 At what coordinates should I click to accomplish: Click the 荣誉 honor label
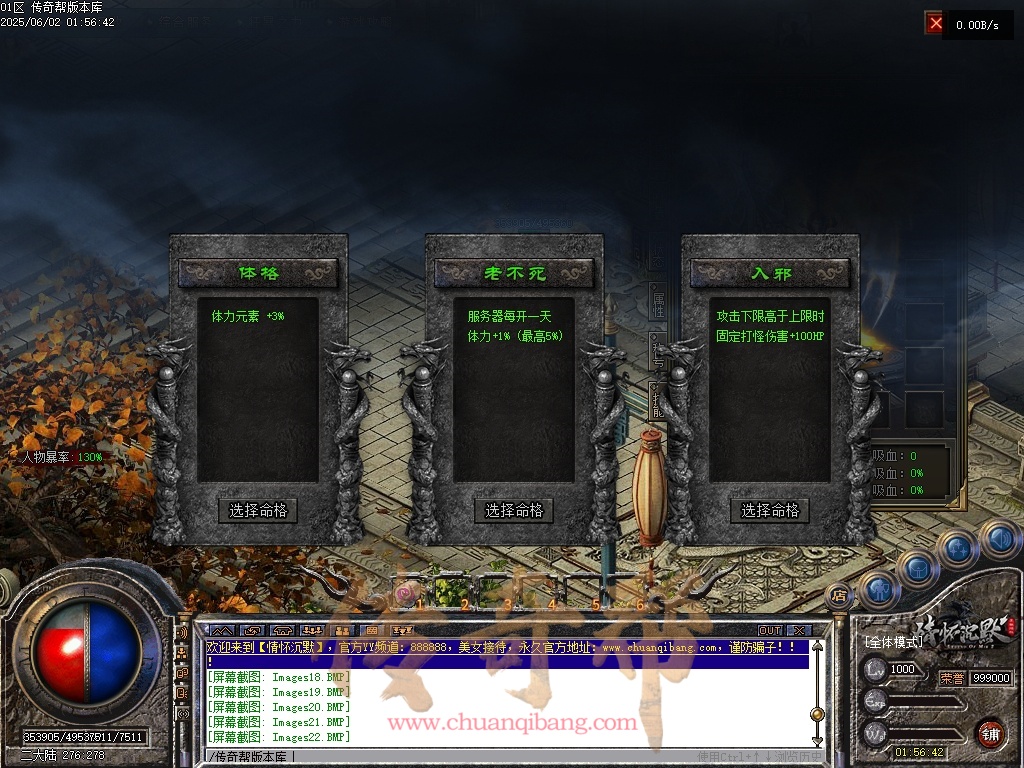pos(952,677)
